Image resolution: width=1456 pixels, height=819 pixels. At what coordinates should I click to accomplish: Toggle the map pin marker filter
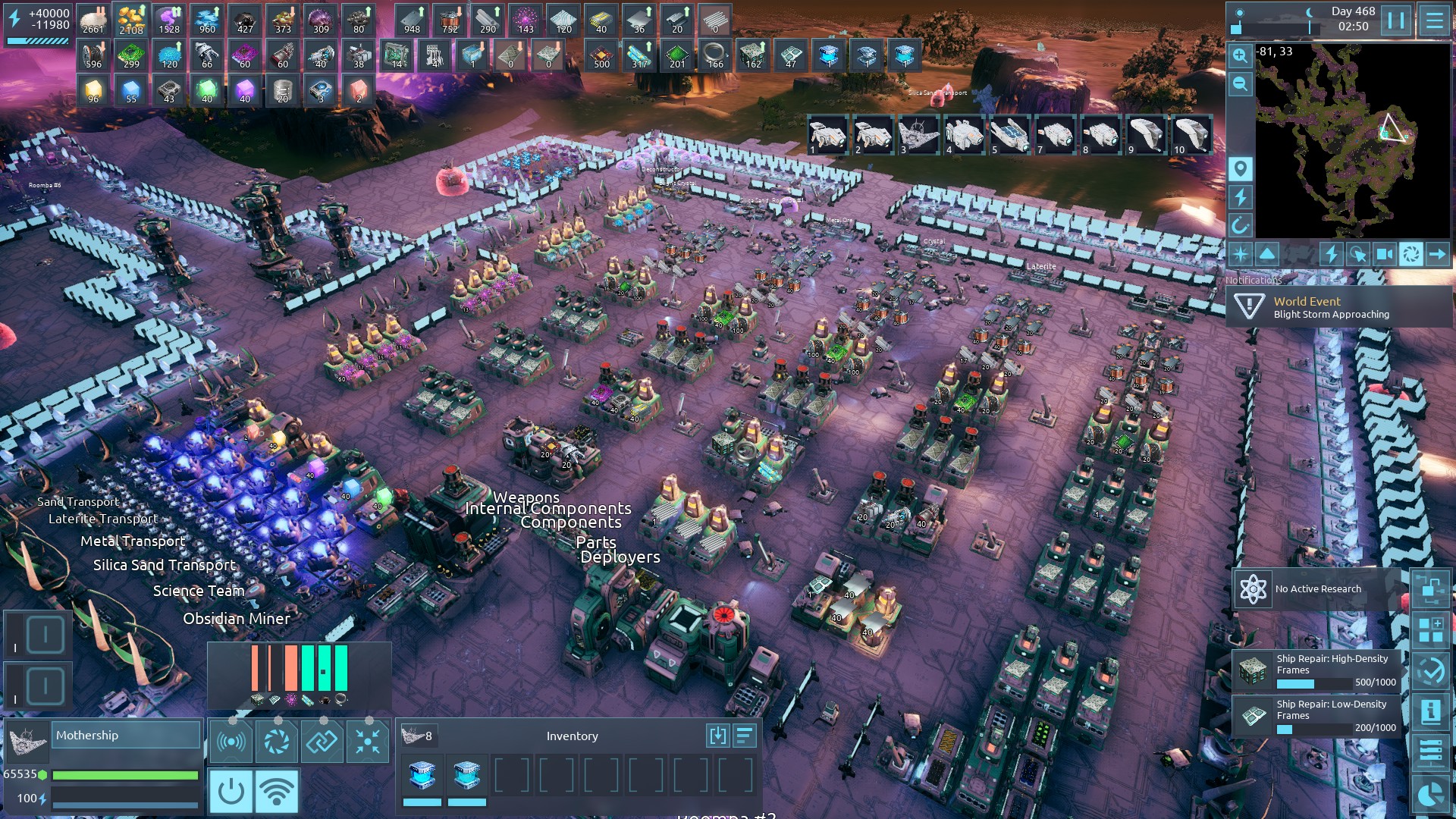(x=1240, y=168)
